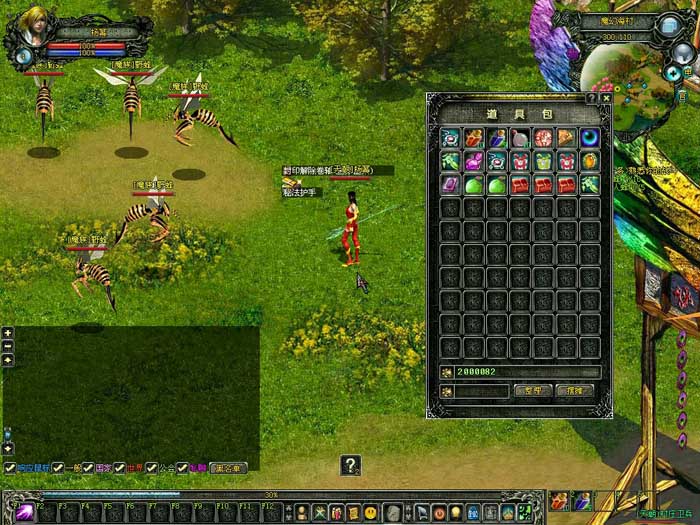Toggle the 世界 world chat checkbox
Viewport: 700px width, 525px height.
[x=119, y=467]
